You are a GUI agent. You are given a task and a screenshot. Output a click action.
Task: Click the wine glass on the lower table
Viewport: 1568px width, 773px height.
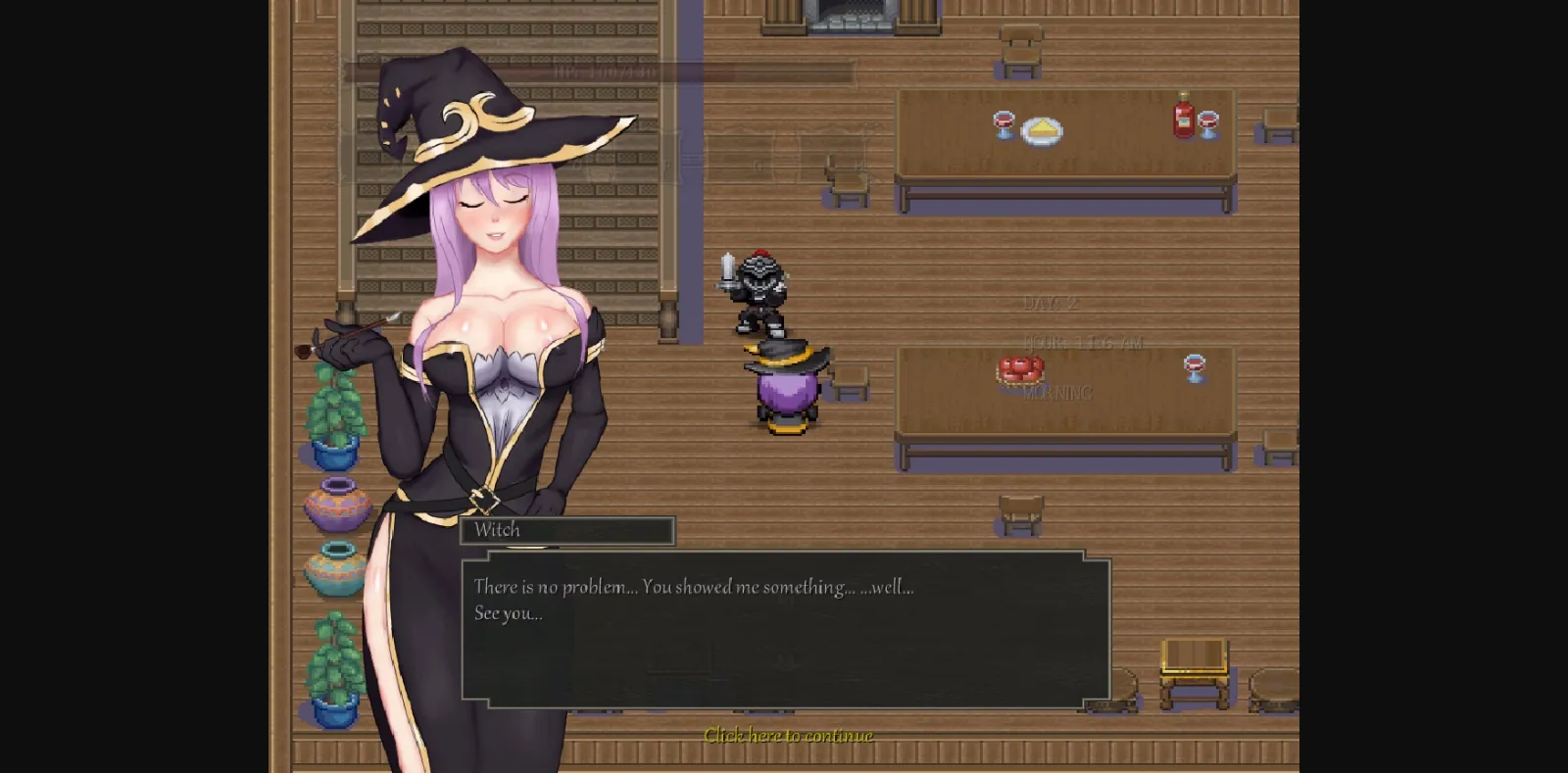tap(1194, 367)
